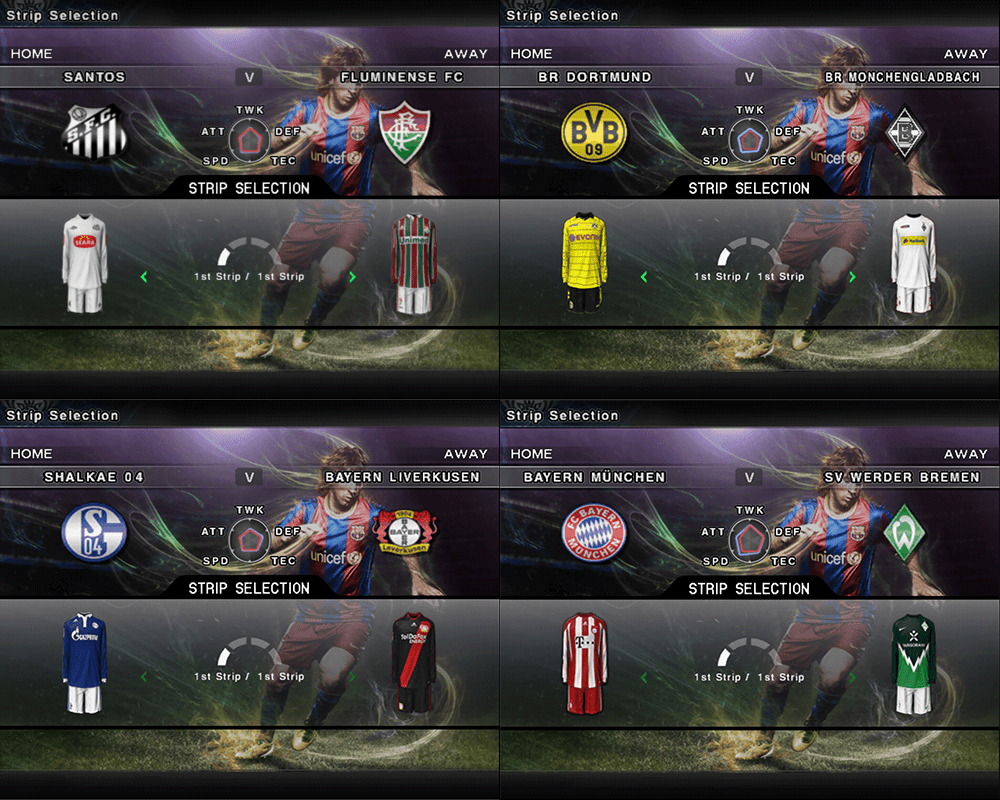The height and width of the screenshot is (800, 1000).
Task: Pick the Monchengladbach white away kit
Action: 913,264
